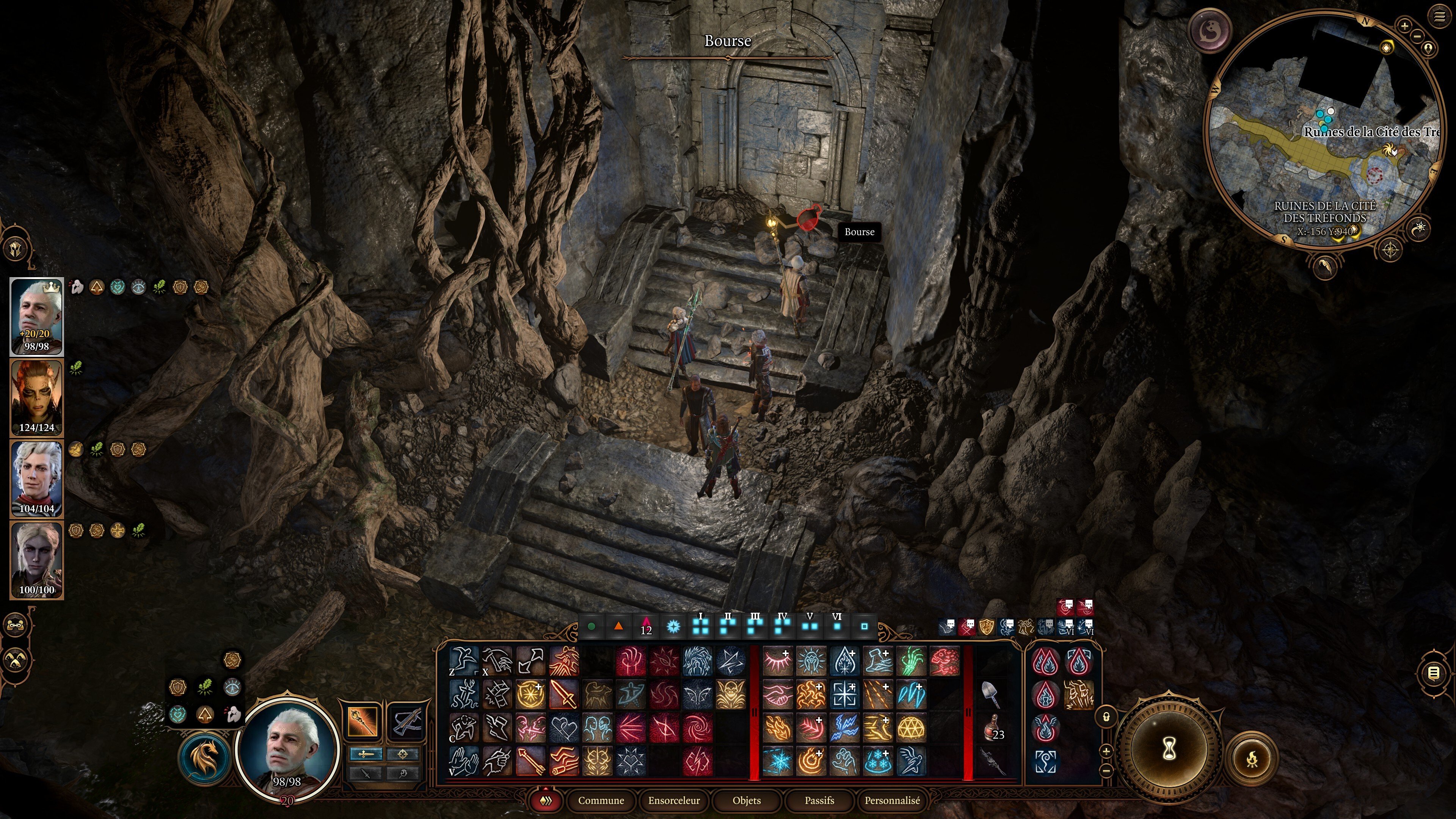Choose the companion portrait with 100/100 health
The width and height of the screenshot is (1456, 819).
point(37,560)
